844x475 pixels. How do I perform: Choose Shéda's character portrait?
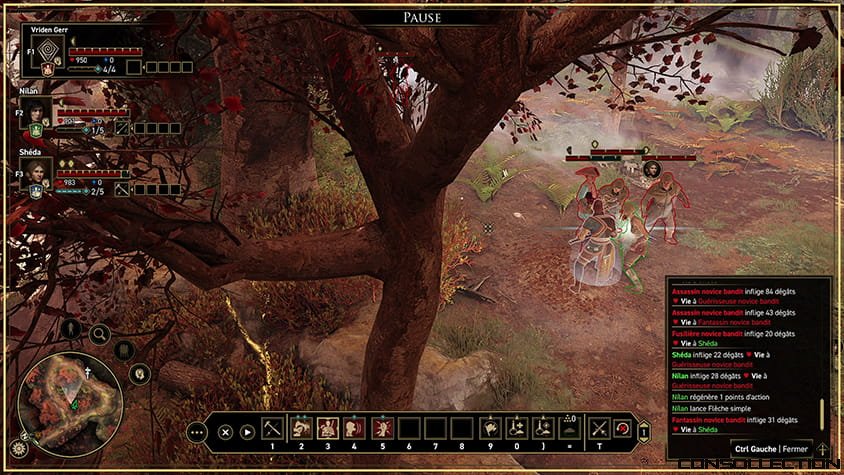pos(36,171)
